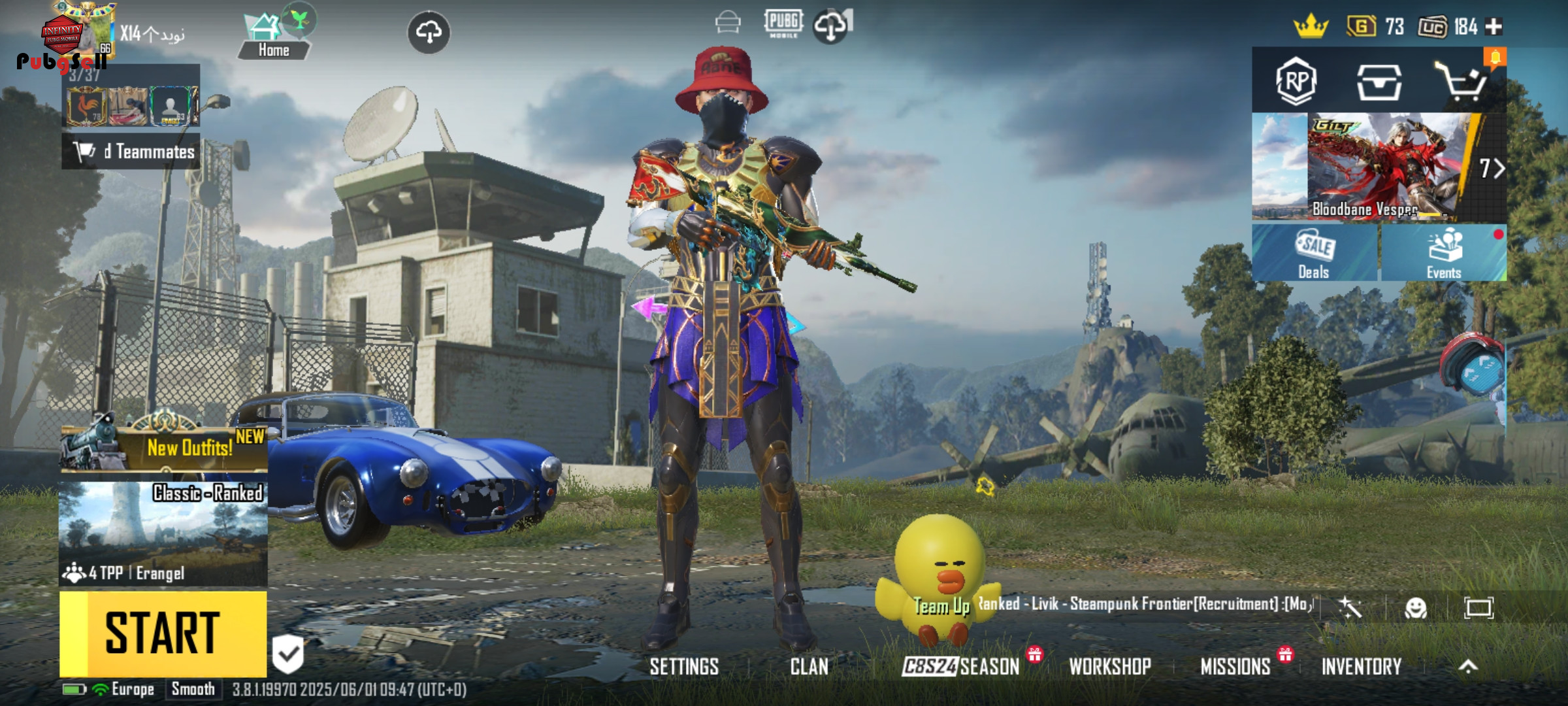View the Bloodbane Vesper banner
The width and height of the screenshot is (1568, 706).
[1379, 167]
